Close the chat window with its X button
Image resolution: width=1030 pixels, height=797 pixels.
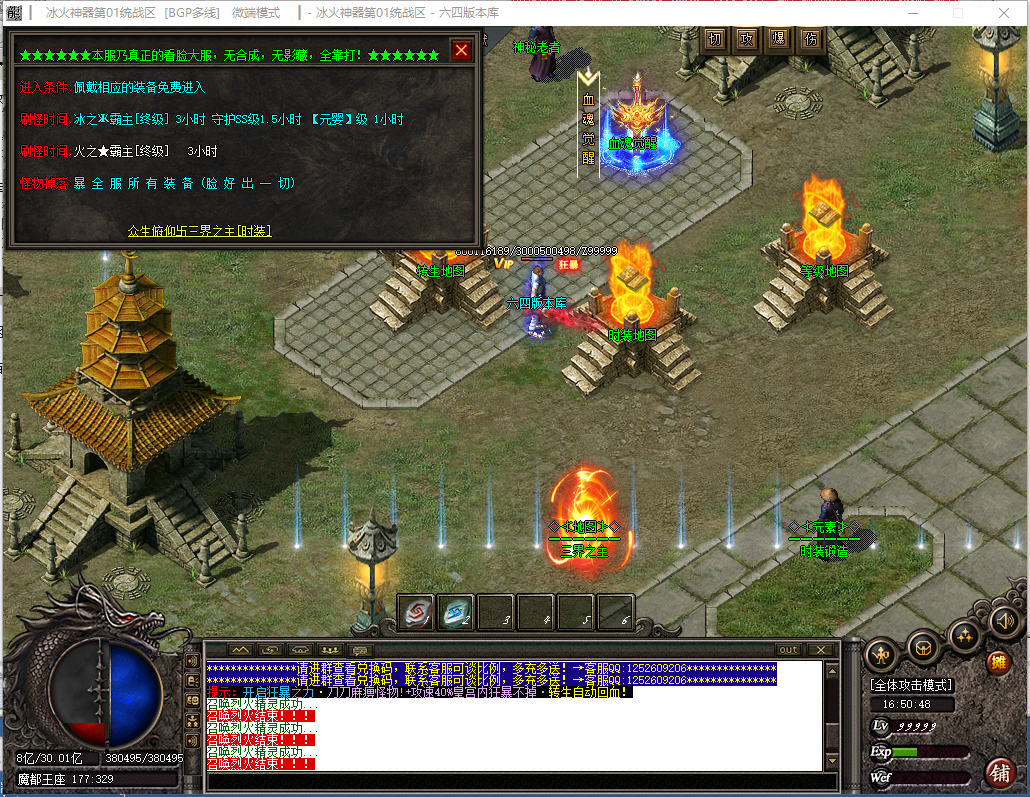[x=821, y=650]
